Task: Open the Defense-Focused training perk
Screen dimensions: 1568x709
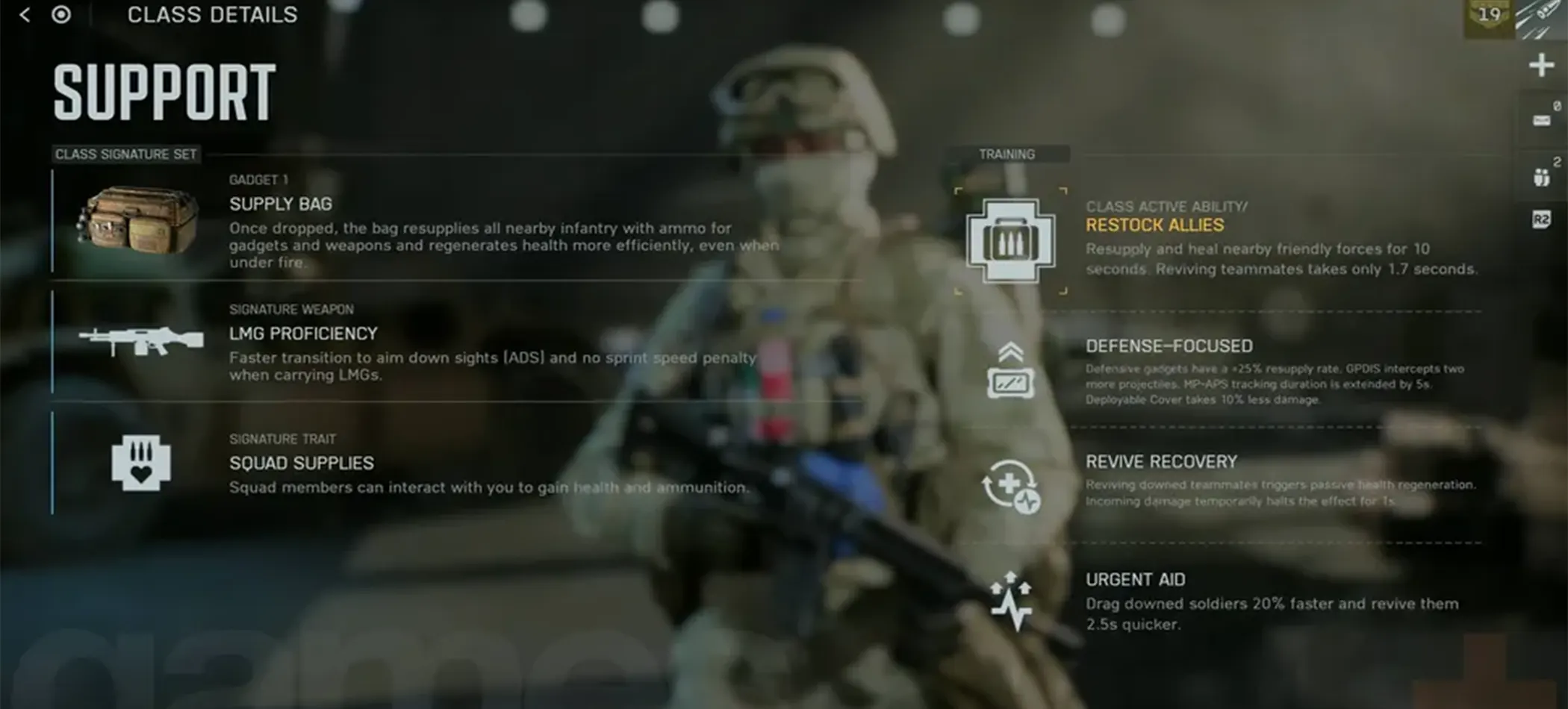Action: point(1169,346)
